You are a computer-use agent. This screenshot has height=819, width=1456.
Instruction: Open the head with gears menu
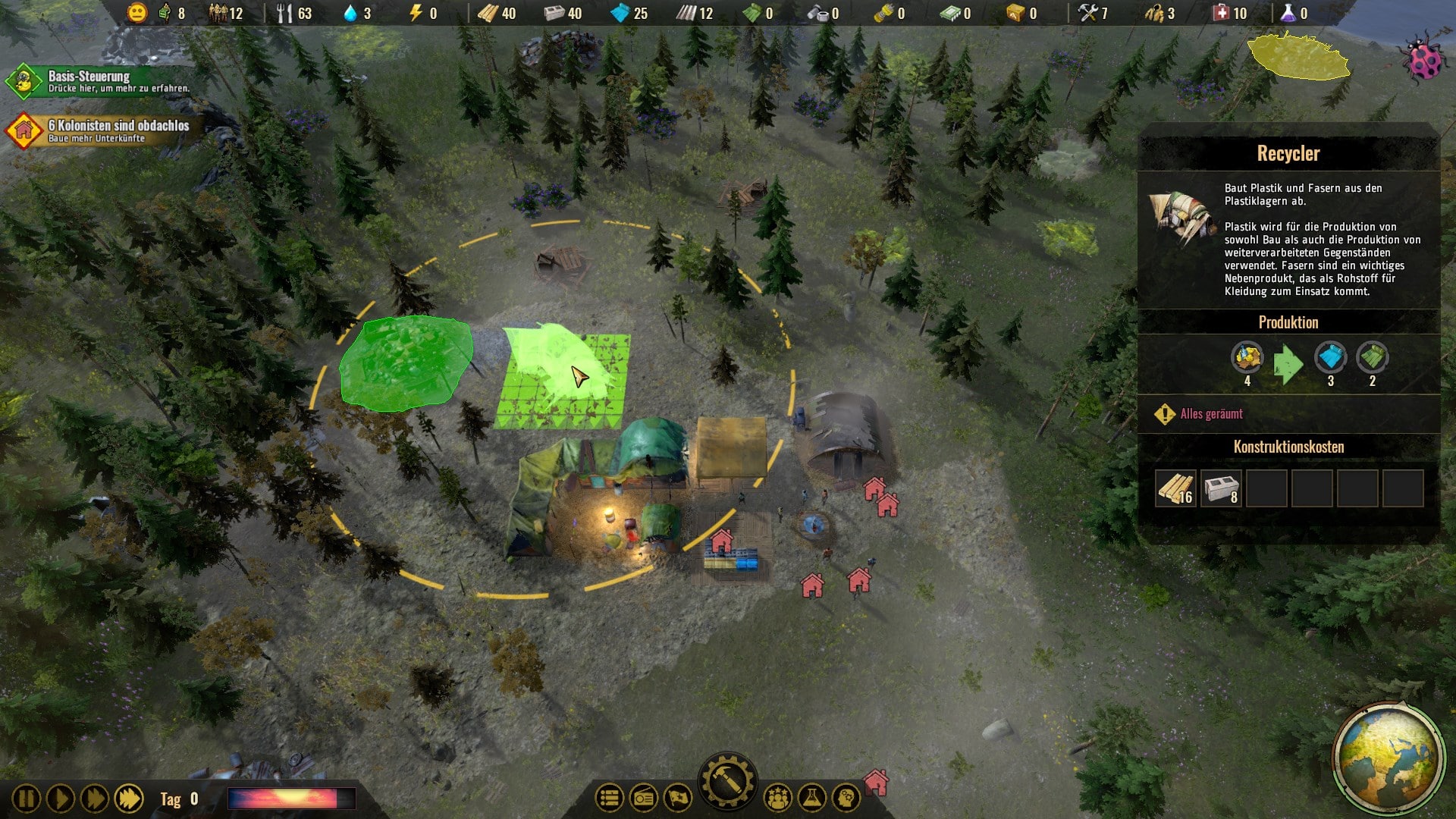[x=846, y=798]
